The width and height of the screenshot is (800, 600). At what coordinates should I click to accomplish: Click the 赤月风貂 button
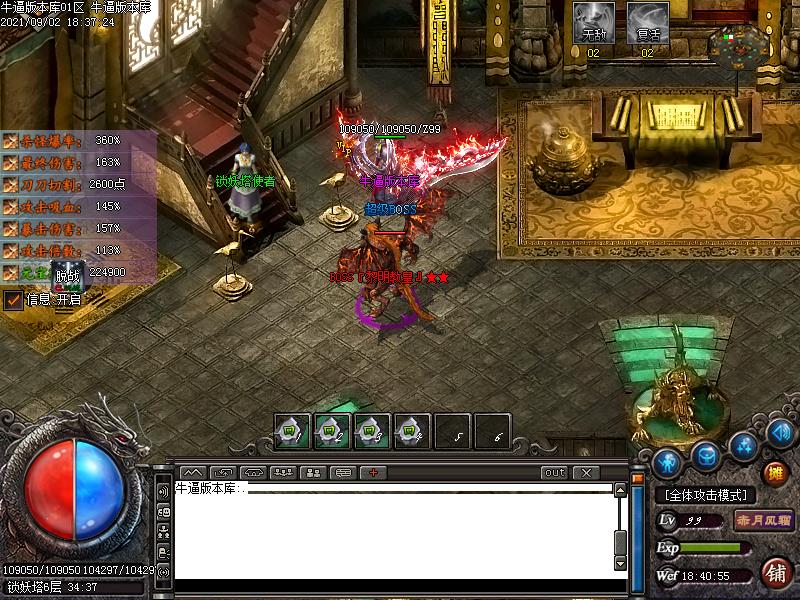[764, 520]
